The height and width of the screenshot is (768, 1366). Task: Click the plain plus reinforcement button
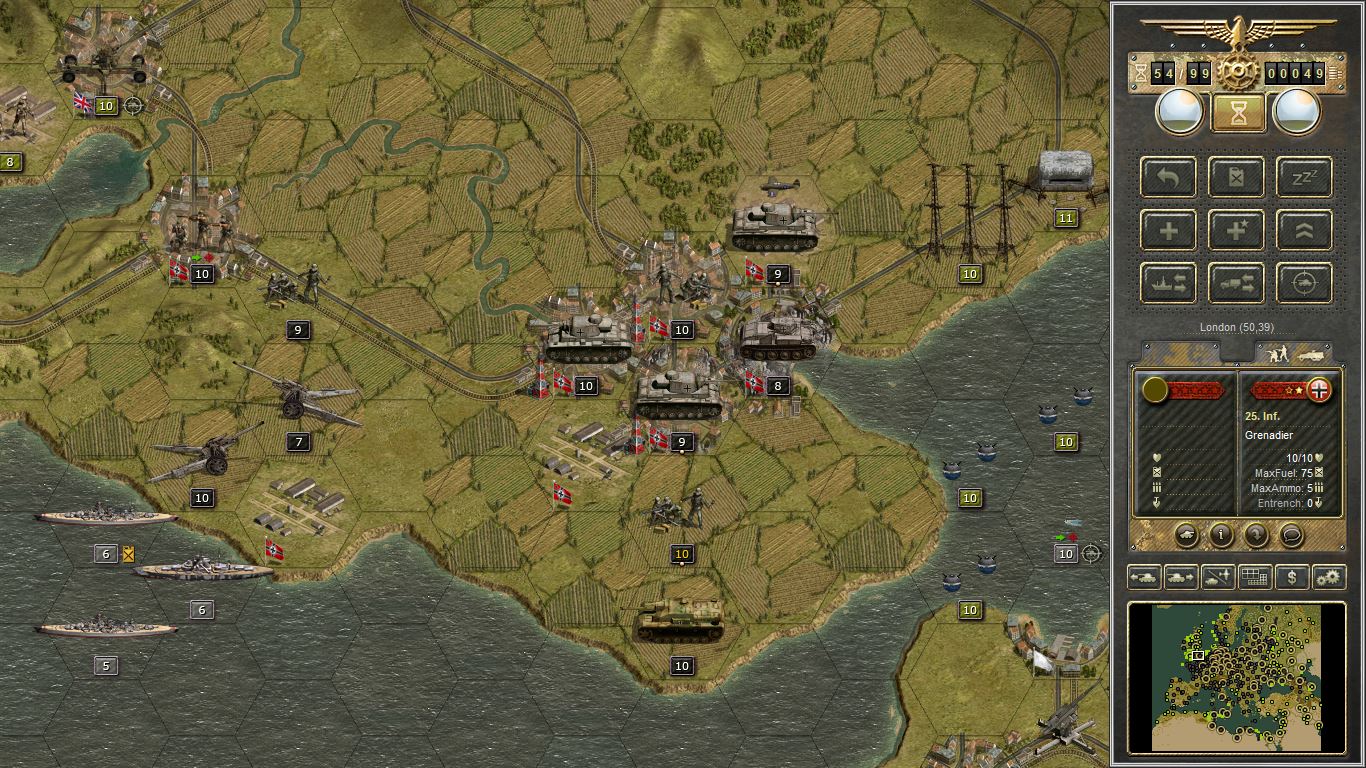point(1168,230)
